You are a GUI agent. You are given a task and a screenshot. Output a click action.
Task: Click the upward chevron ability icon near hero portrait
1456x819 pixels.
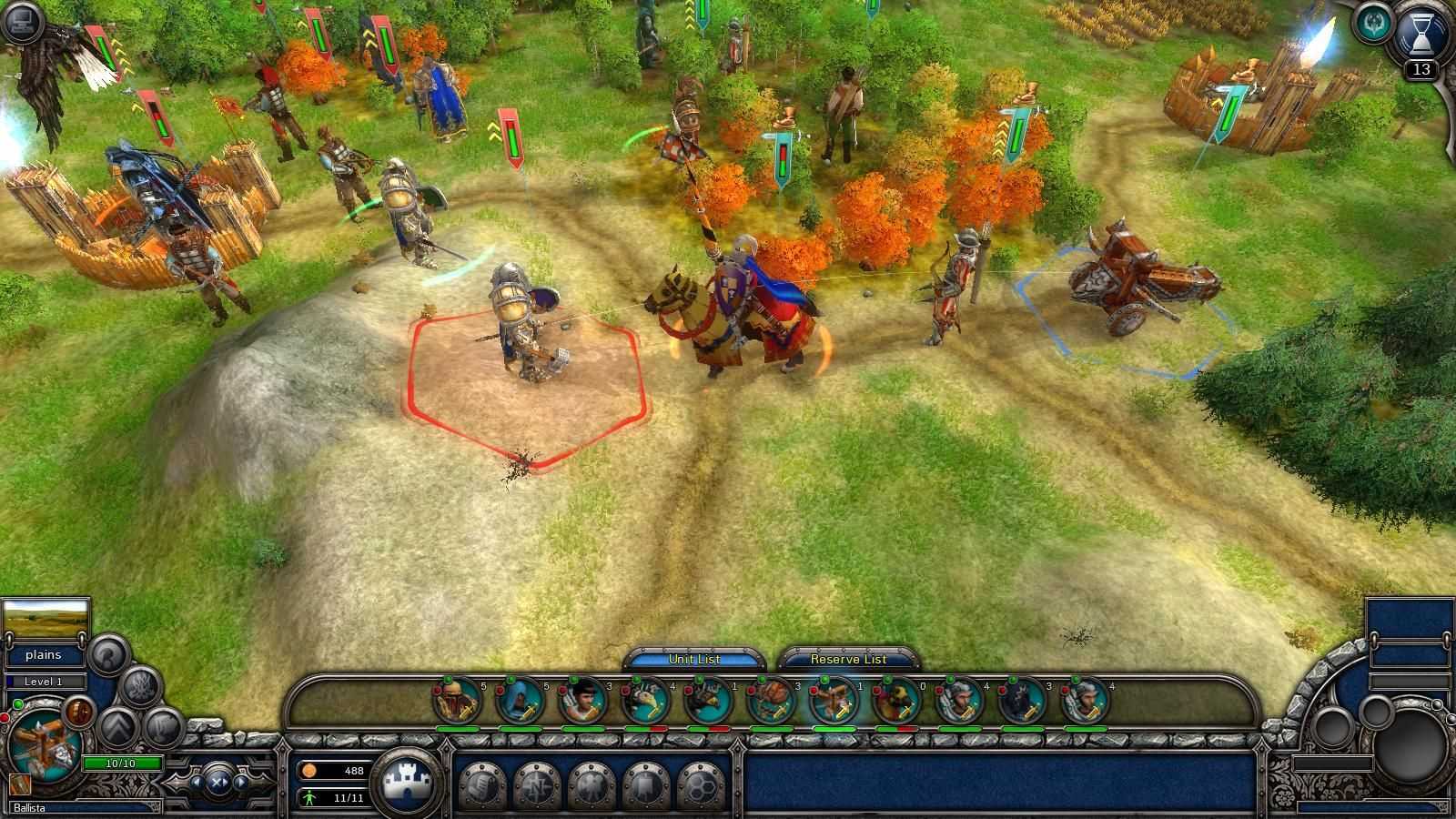[x=117, y=725]
